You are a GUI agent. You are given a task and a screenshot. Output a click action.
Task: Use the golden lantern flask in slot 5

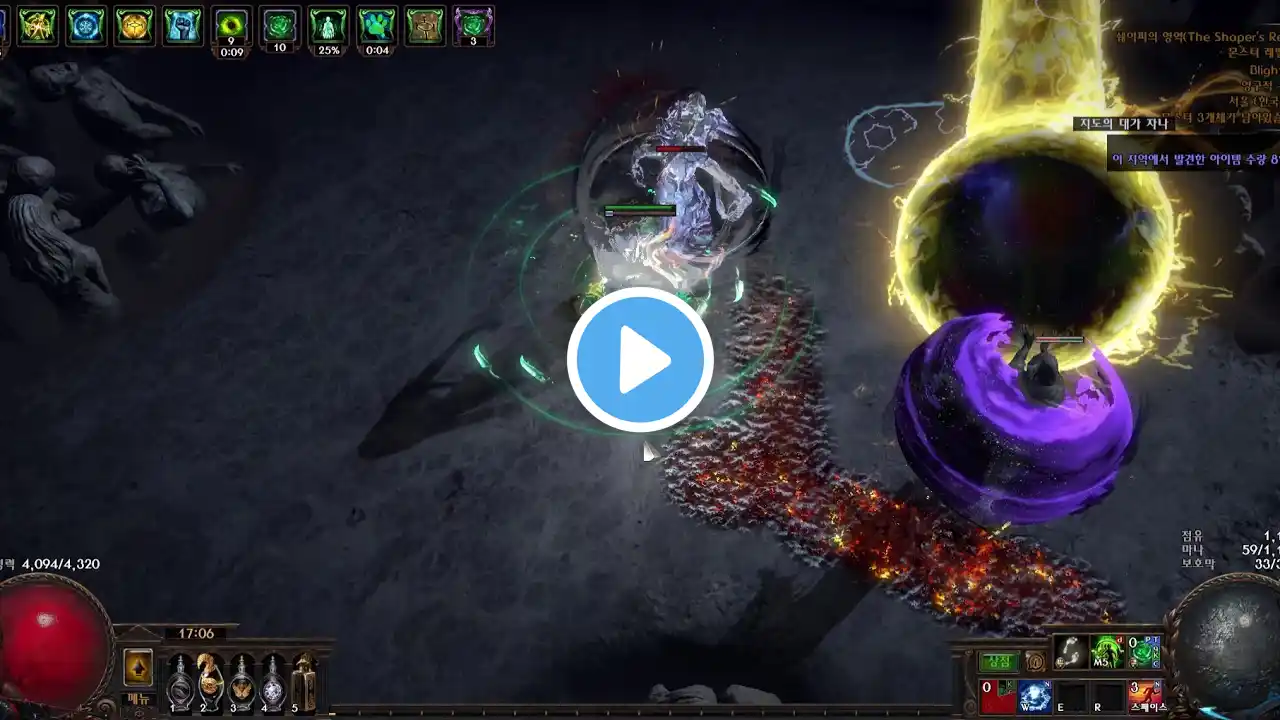coord(304,683)
